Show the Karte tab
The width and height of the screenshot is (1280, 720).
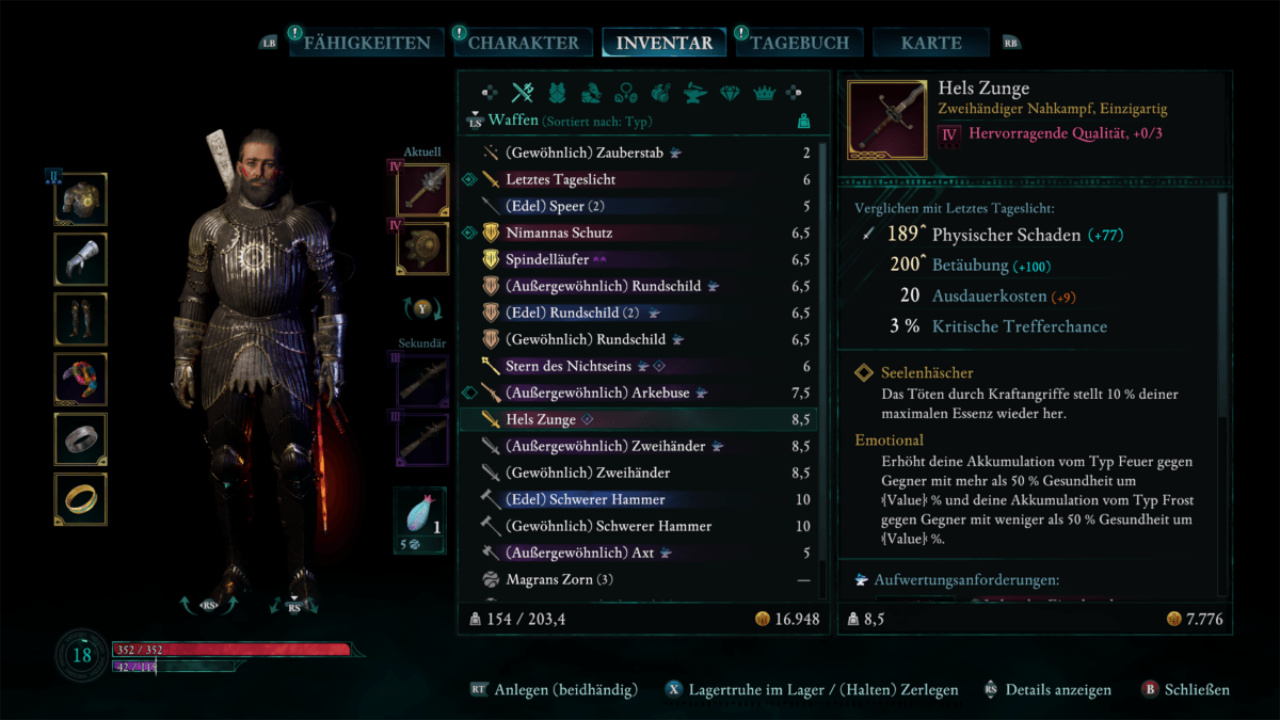(931, 43)
